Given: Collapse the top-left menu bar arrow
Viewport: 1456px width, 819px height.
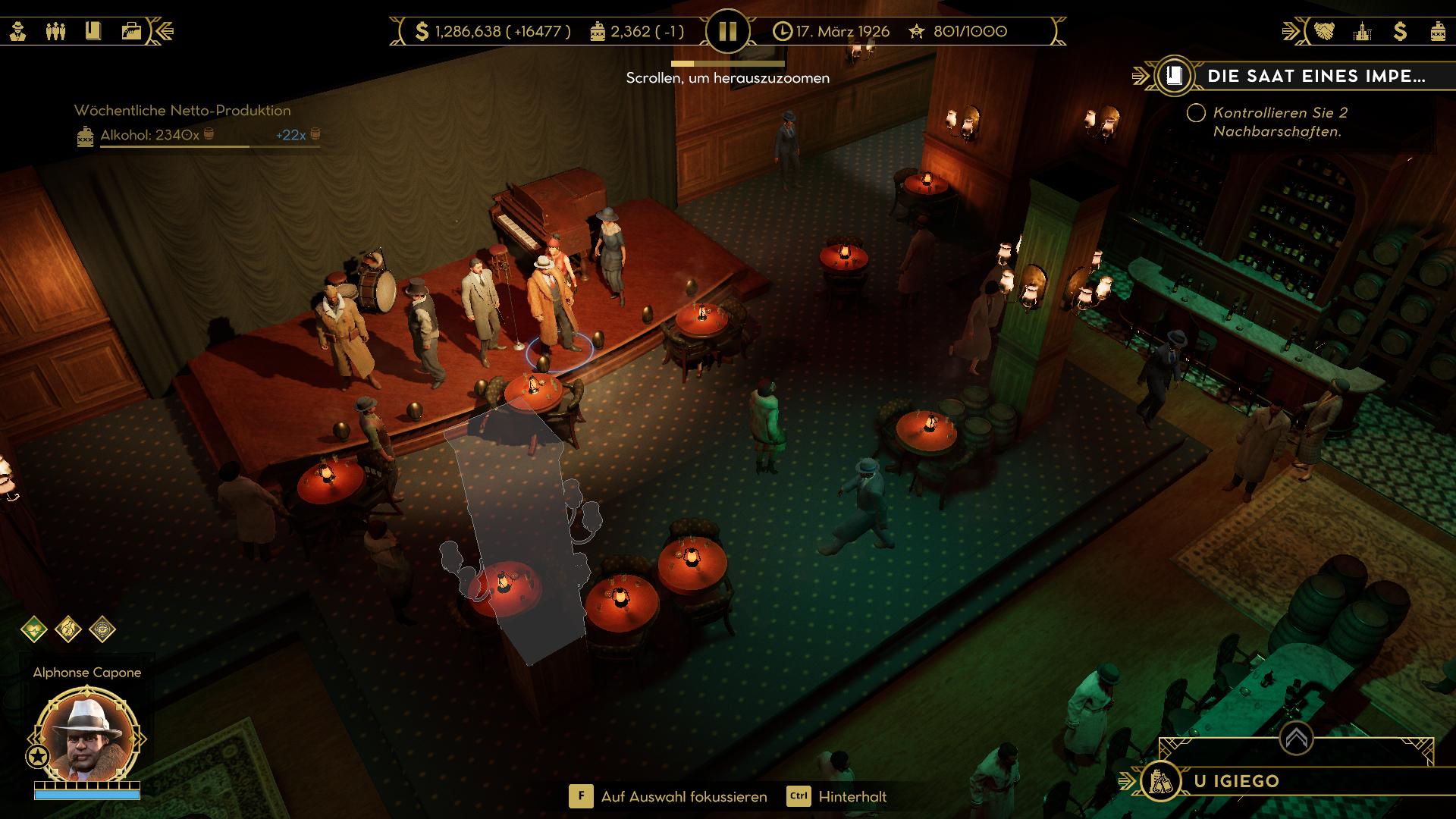Looking at the screenshot, I should 165,31.
